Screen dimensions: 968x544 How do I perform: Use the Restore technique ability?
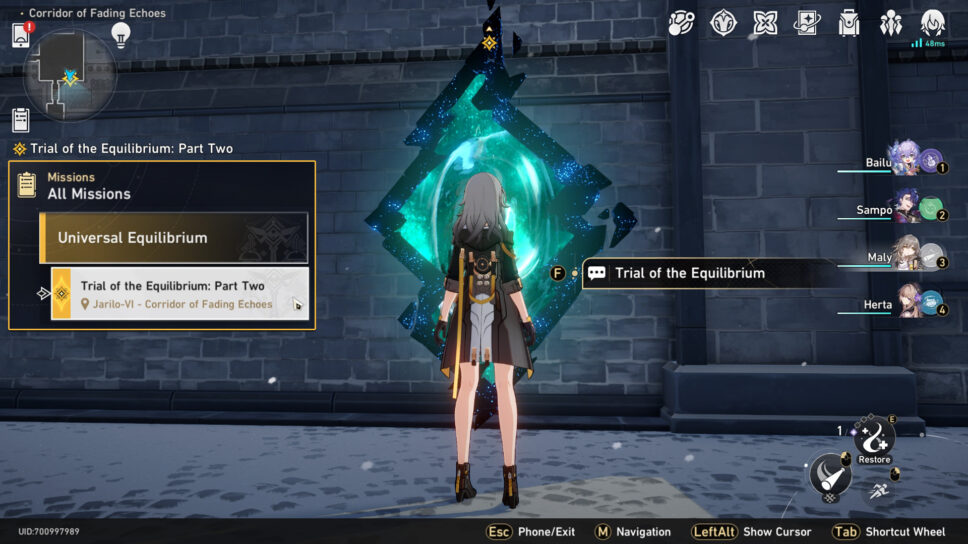[x=874, y=440]
